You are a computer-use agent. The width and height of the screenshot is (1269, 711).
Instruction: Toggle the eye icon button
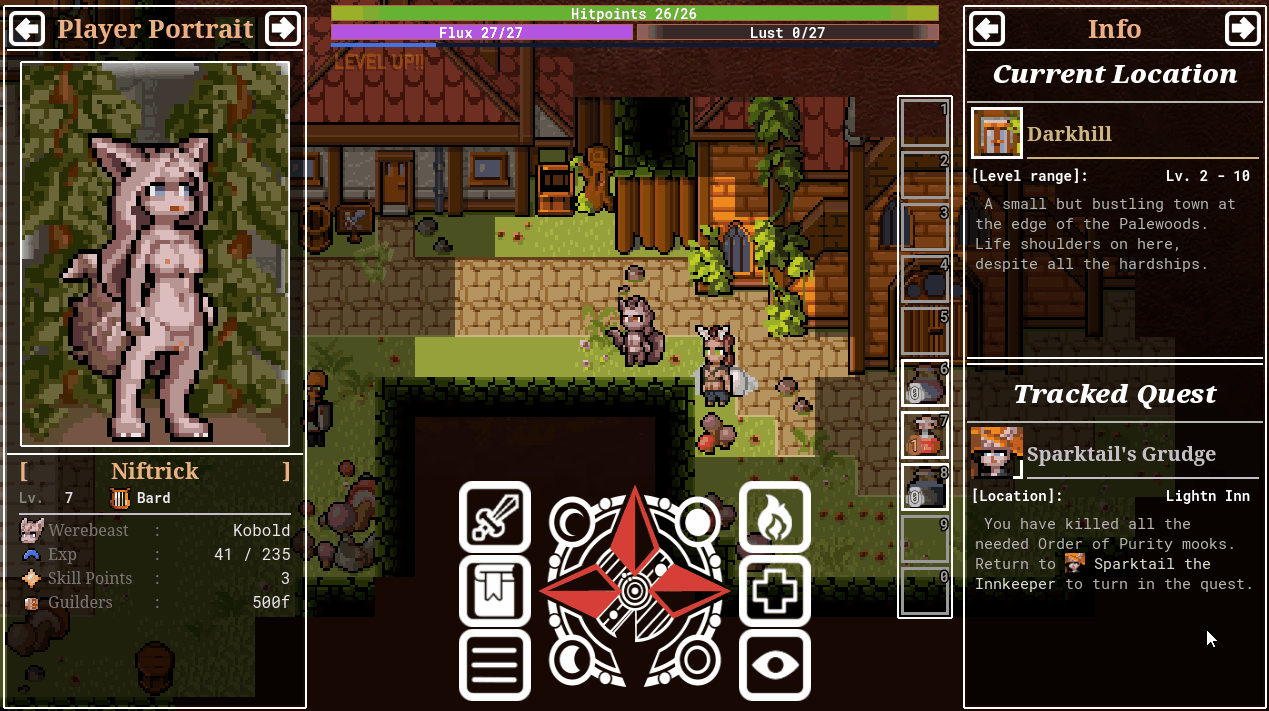[775, 665]
